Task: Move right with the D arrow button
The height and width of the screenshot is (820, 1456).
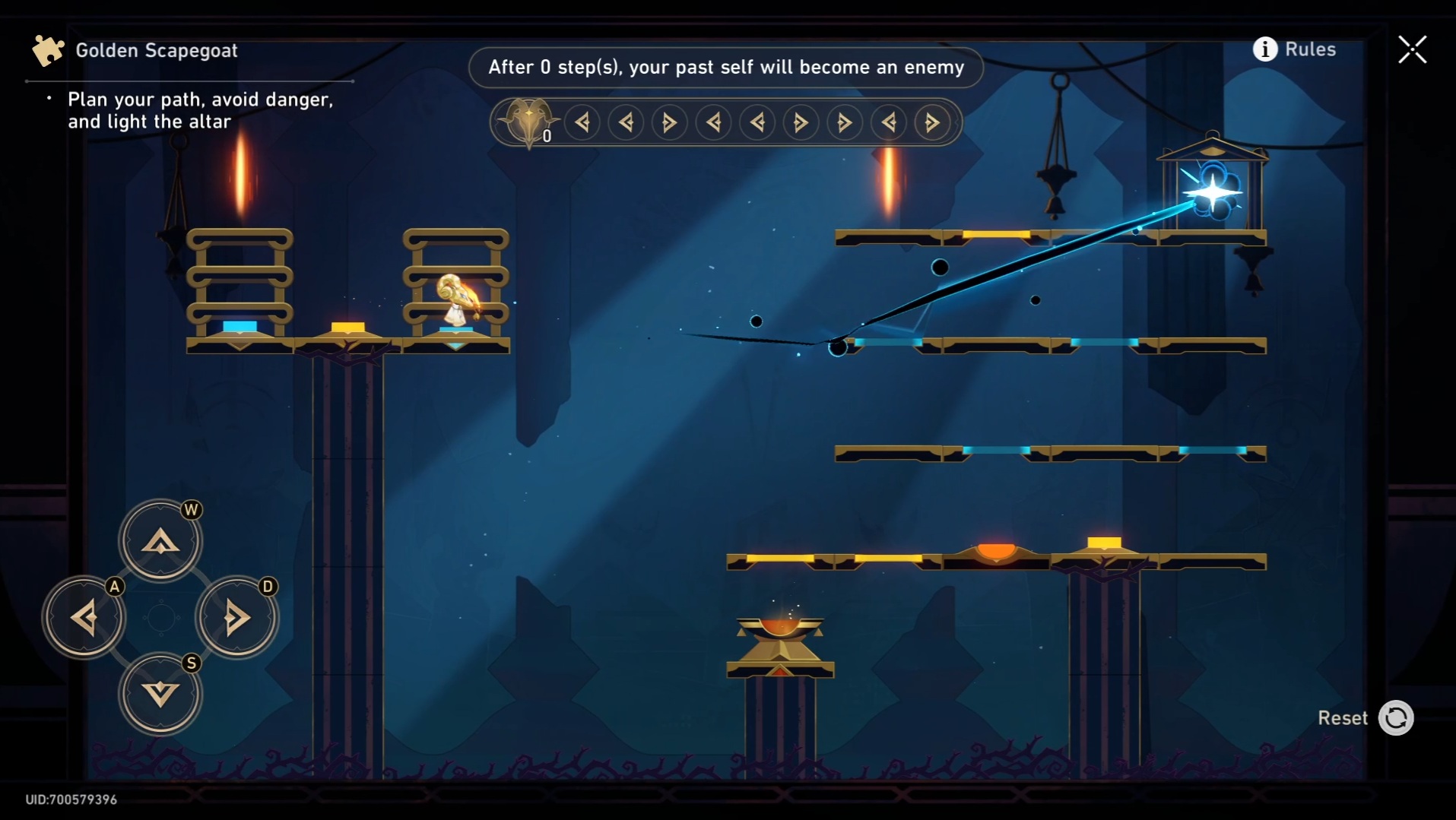Action: click(x=236, y=617)
